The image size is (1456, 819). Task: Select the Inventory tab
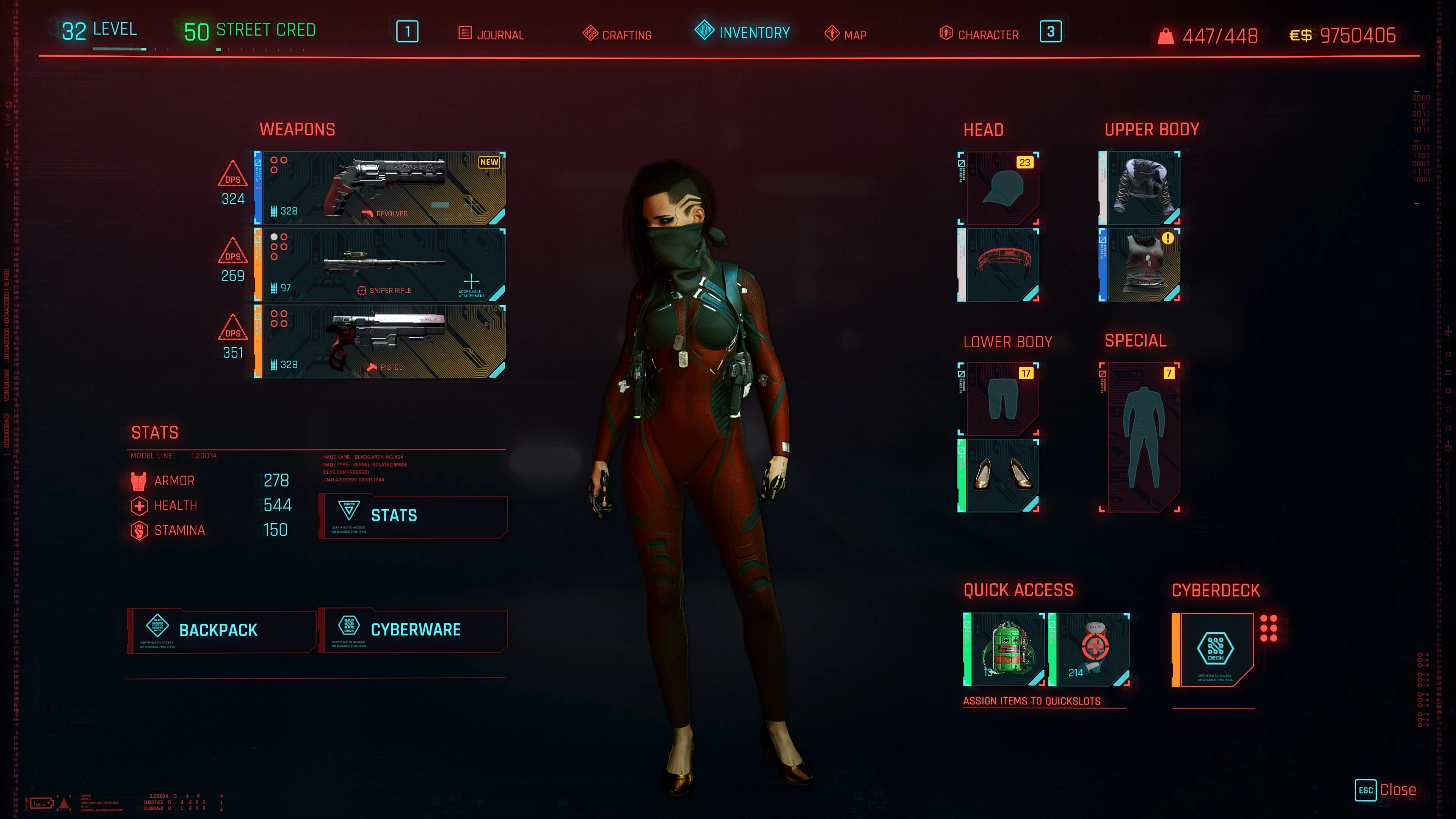coord(742,32)
